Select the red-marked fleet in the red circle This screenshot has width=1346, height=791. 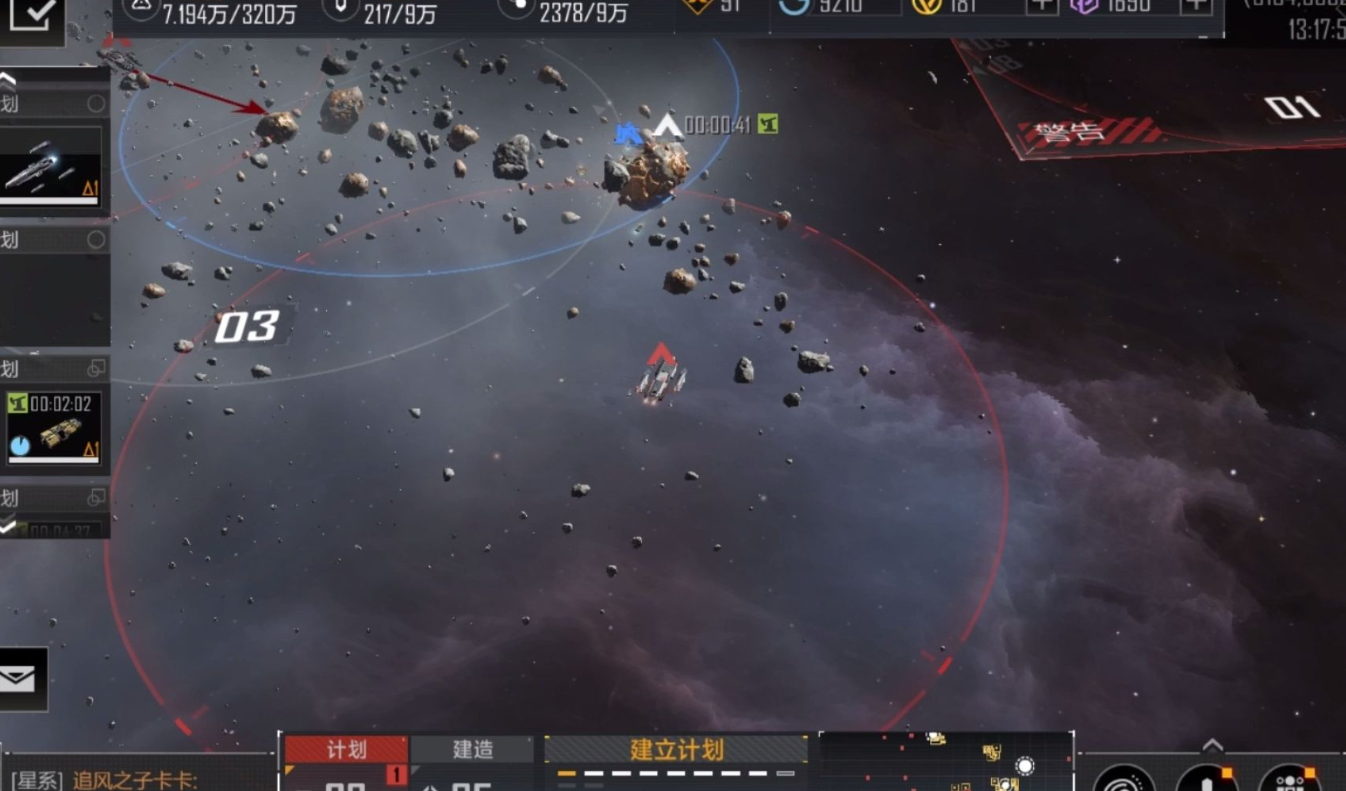tap(660, 378)
